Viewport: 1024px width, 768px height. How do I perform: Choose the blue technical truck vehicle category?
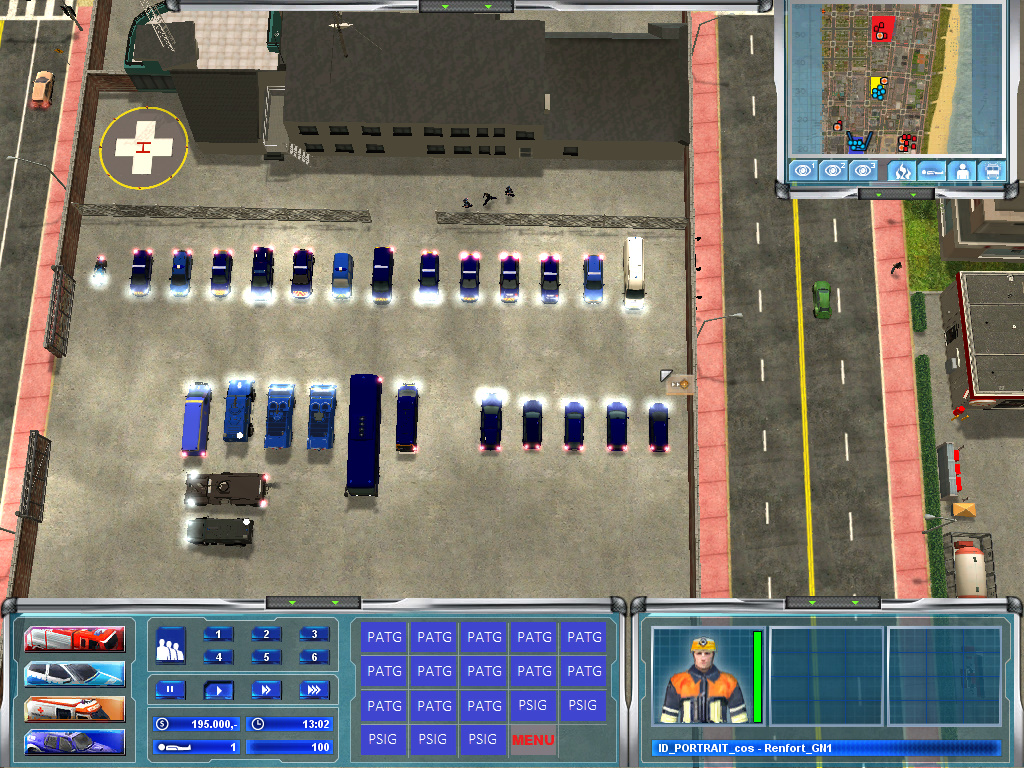[x=75, y=742]
